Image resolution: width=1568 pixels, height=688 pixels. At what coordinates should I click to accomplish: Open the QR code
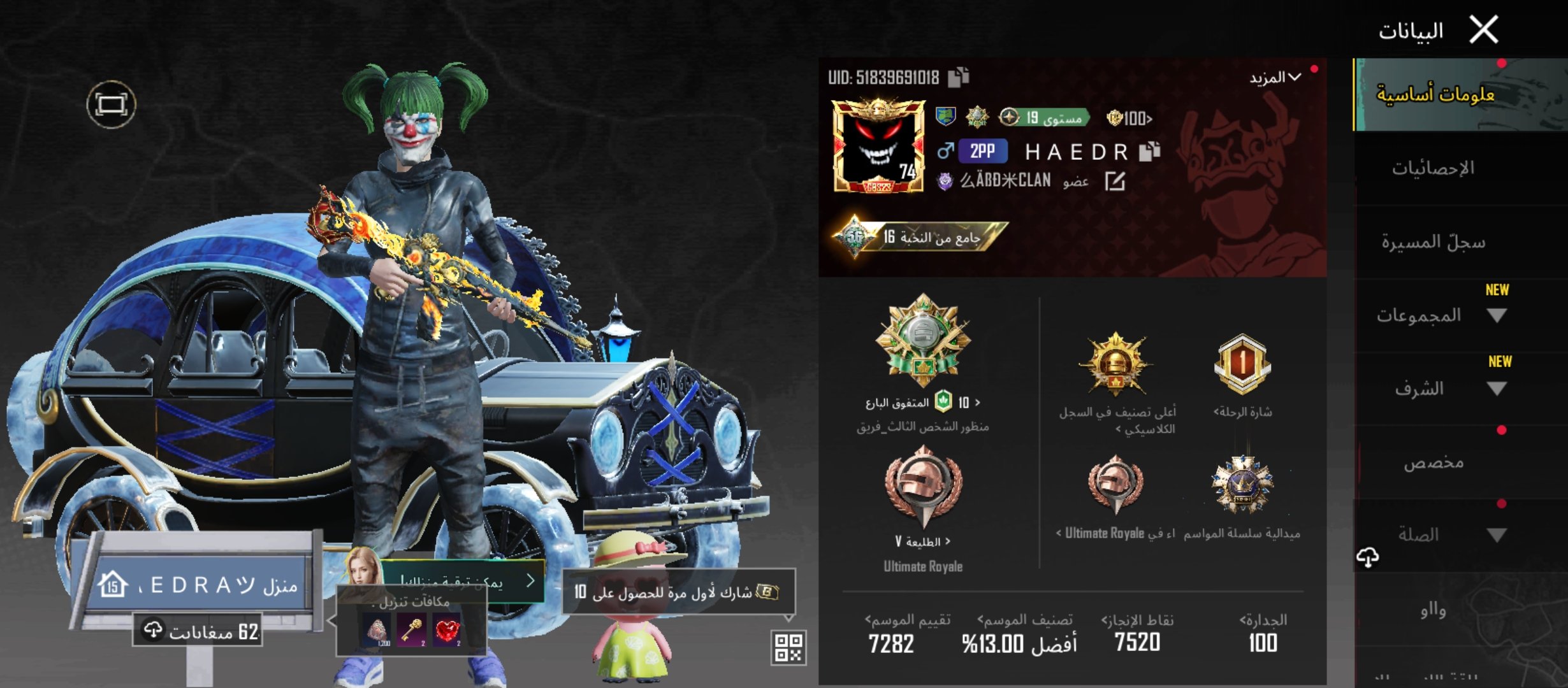coord(788,648)
